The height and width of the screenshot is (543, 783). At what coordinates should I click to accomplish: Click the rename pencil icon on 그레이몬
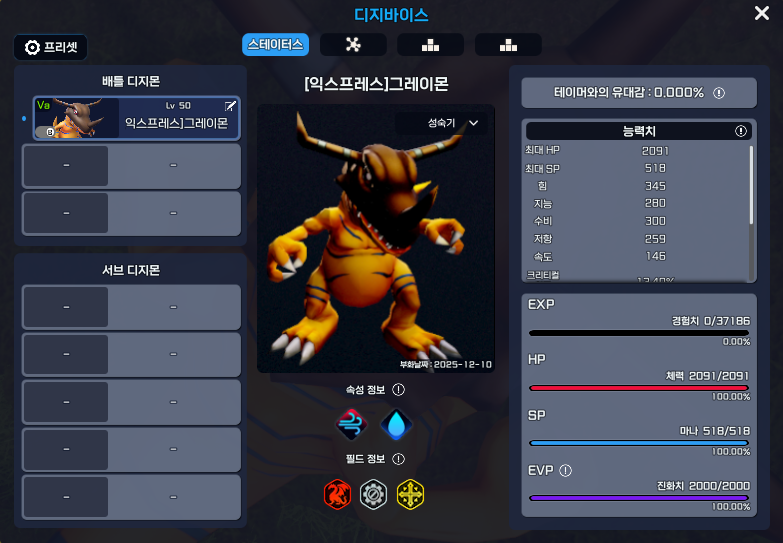[x=230, y=105]
